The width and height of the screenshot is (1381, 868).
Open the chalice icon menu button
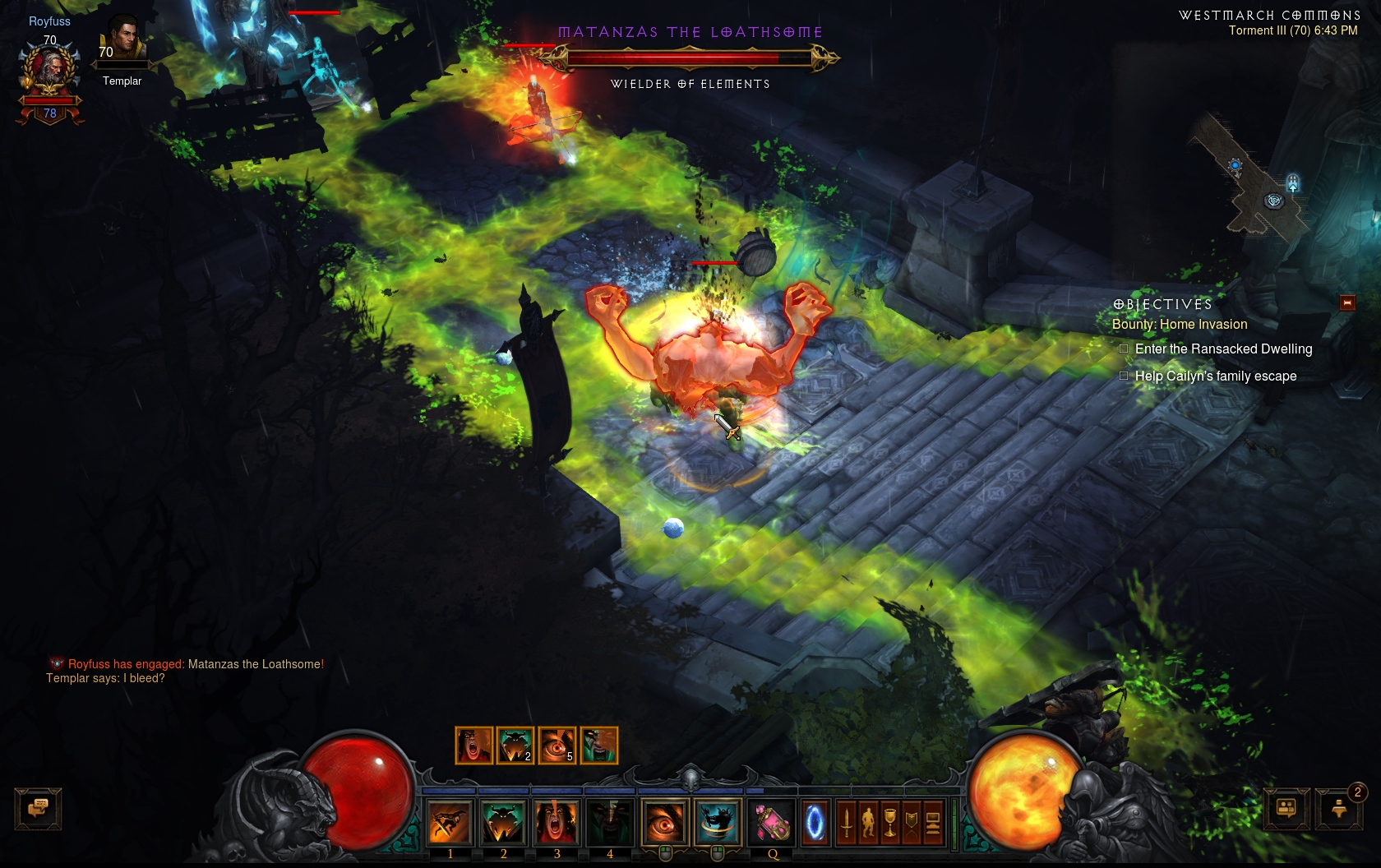889,822
